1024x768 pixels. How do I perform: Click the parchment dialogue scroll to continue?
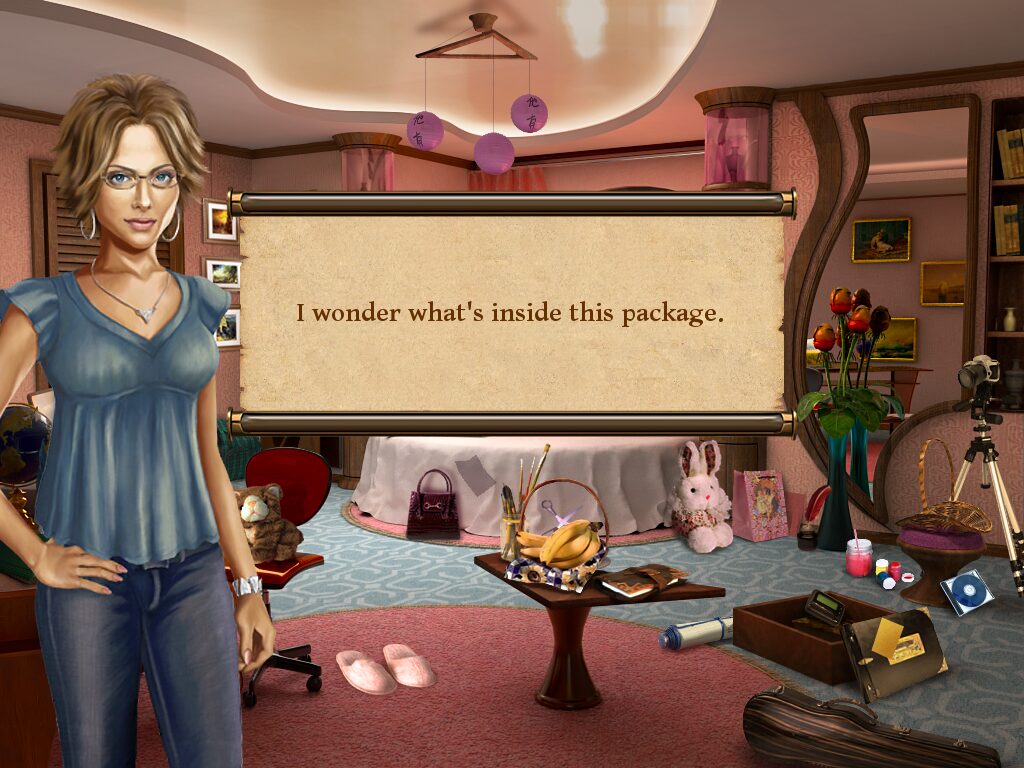pyautogui.click(x=510, y=313)
